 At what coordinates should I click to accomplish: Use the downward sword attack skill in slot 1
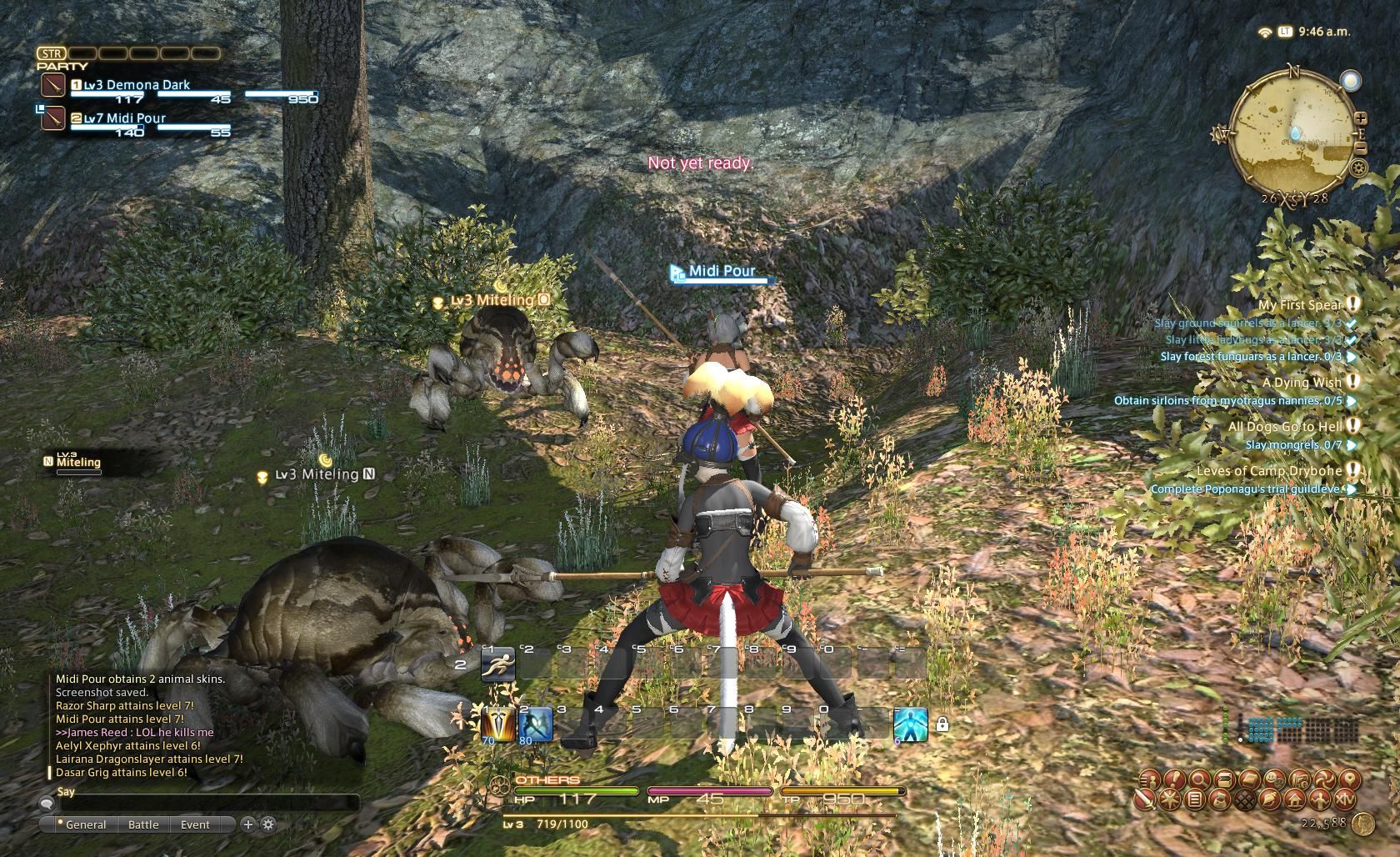click(x=498, y=724)
